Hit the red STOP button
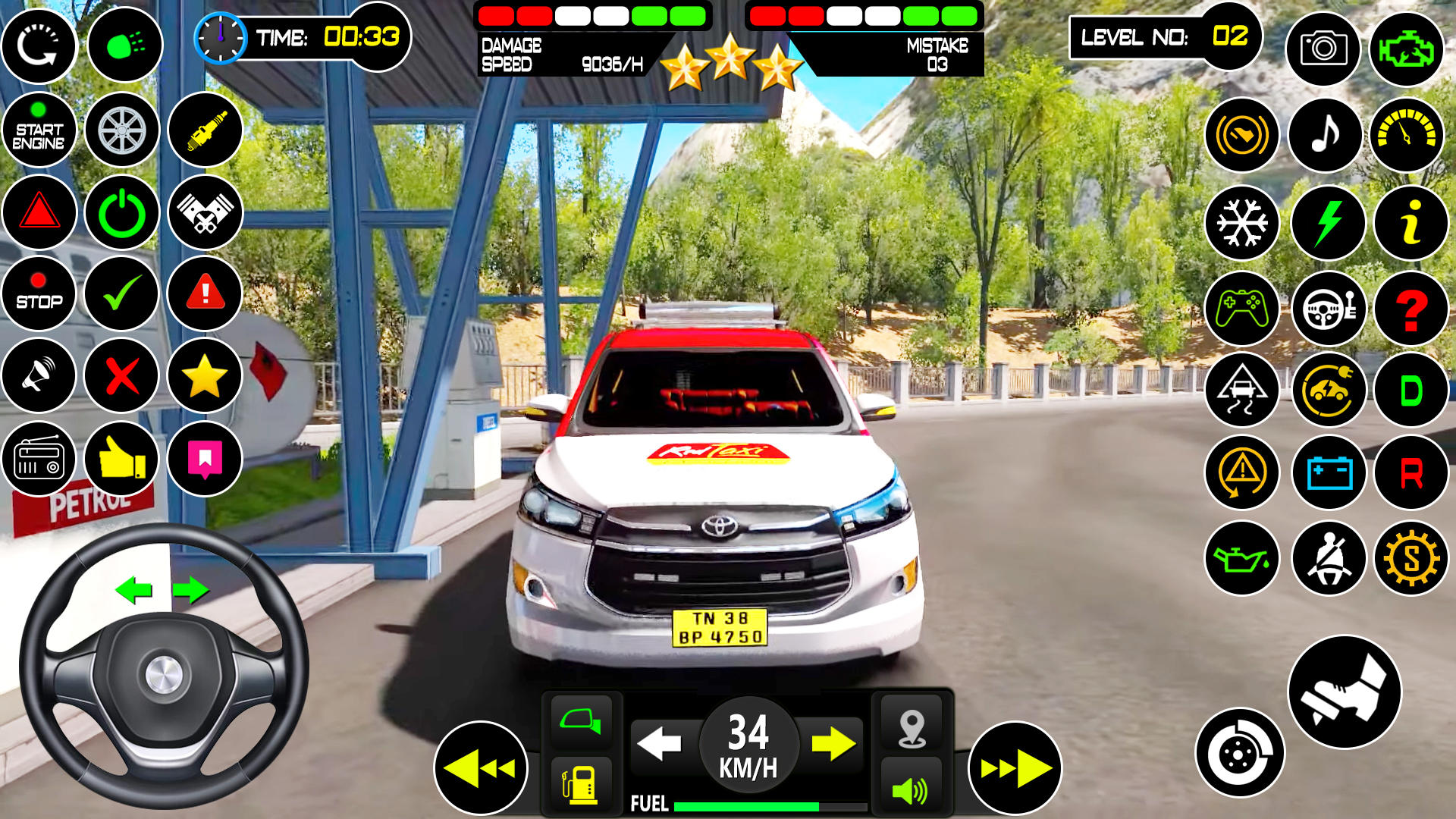 click(39, 293)
